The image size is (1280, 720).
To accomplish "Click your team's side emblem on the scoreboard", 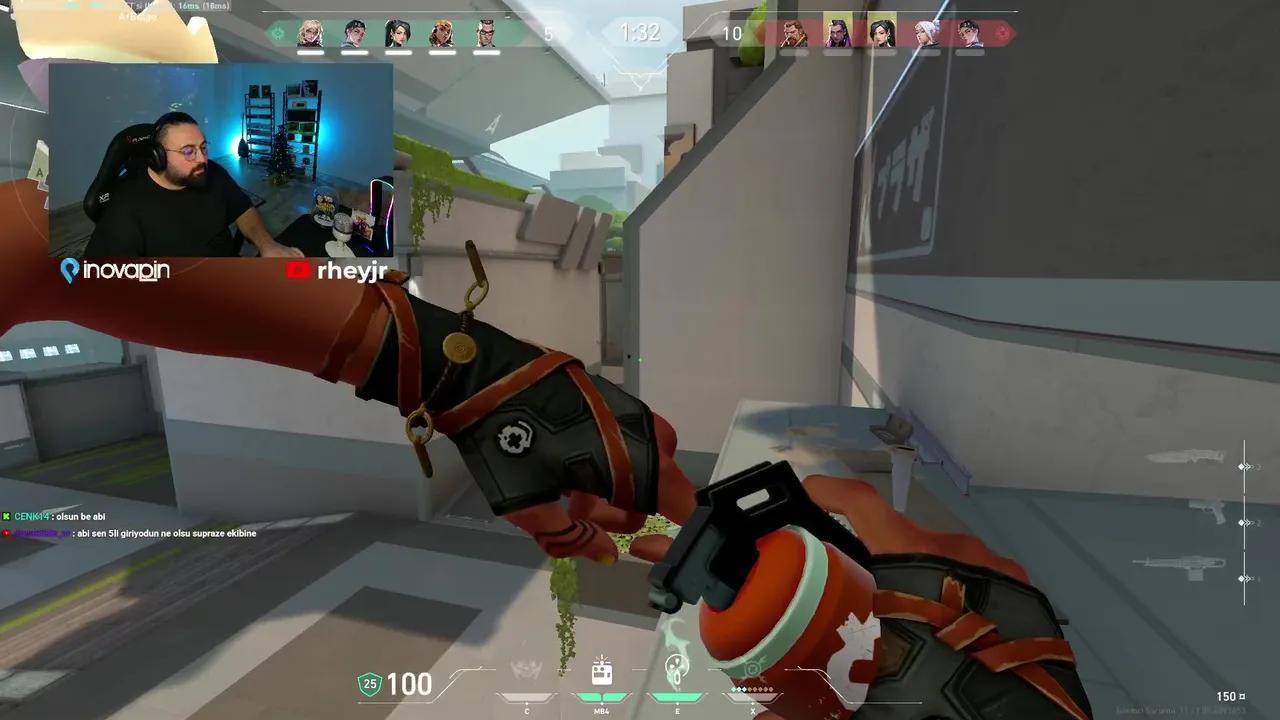I will click(x=278, y=33).
